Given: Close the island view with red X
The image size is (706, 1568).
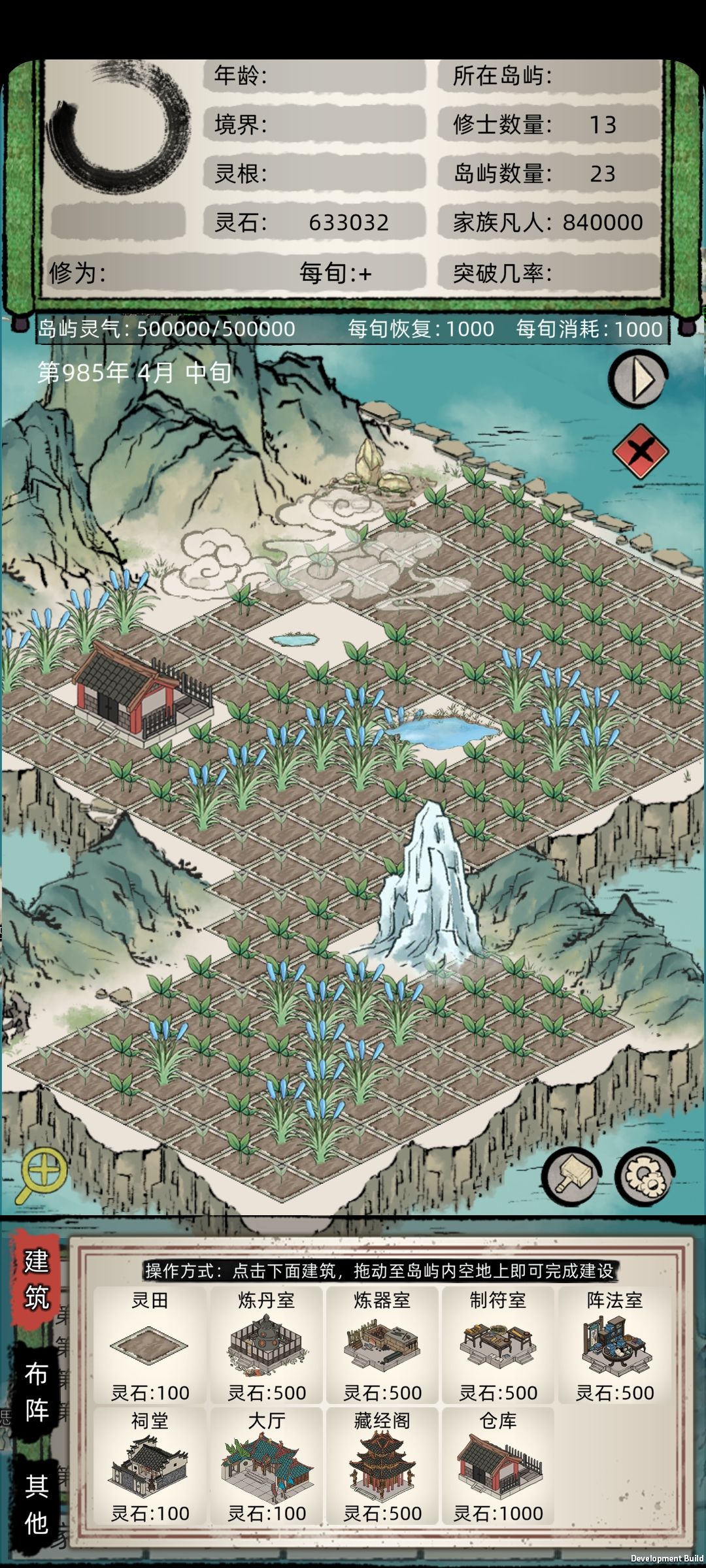Looking at the screenshot, I should (640, 451).
